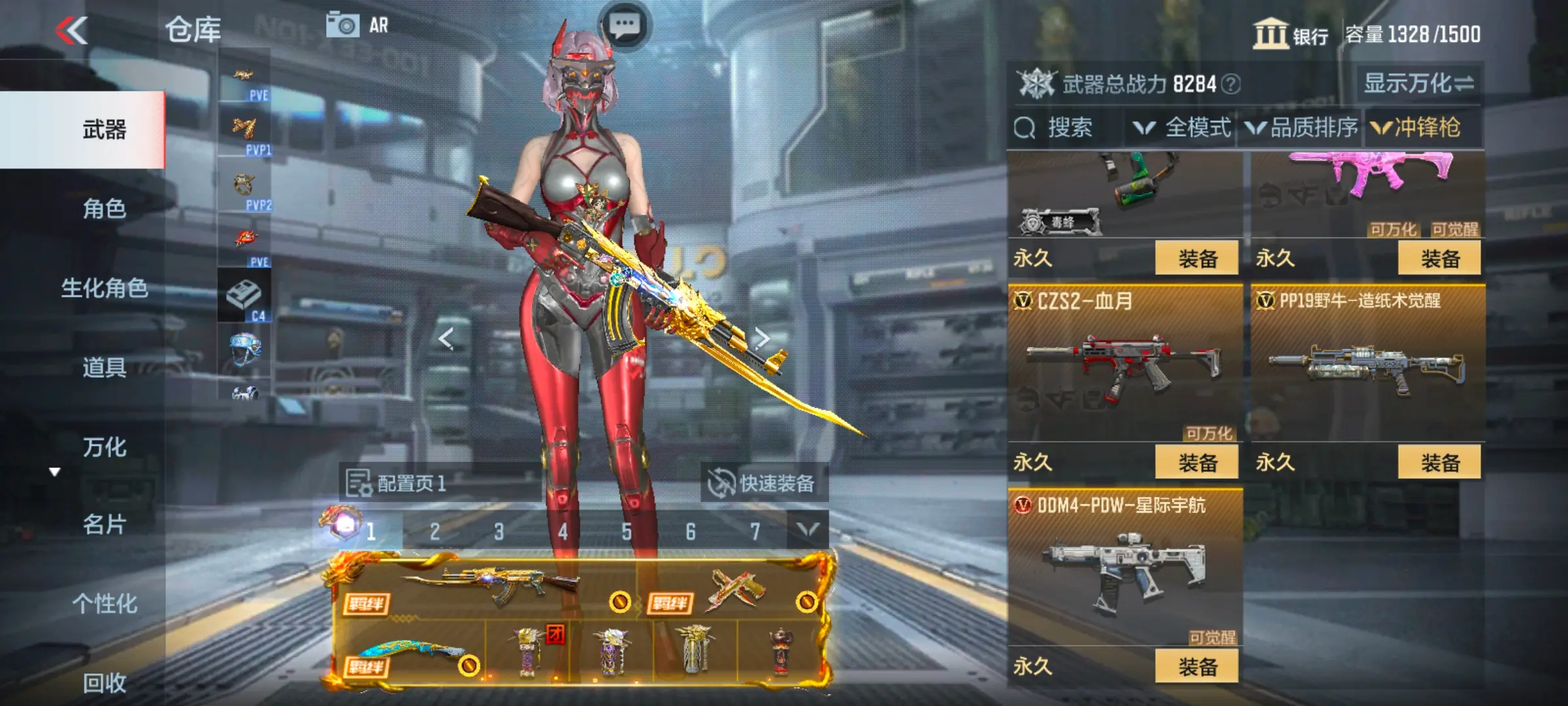The height and width of the screenshot is (706, 1568).
Task: Select loadout slot number 2
Action: click(434, 531)
